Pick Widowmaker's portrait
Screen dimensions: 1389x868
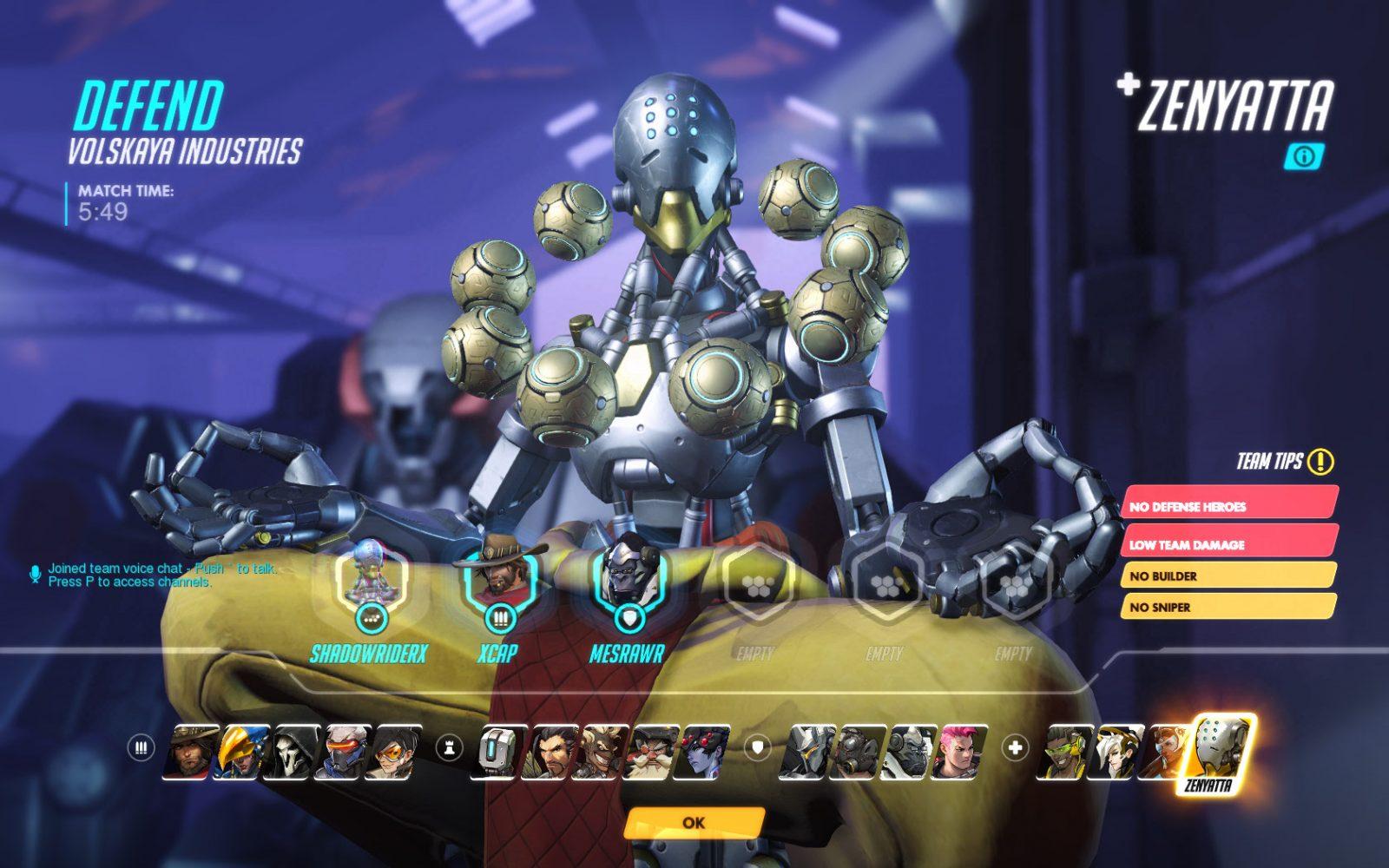(x=703, y=752)
